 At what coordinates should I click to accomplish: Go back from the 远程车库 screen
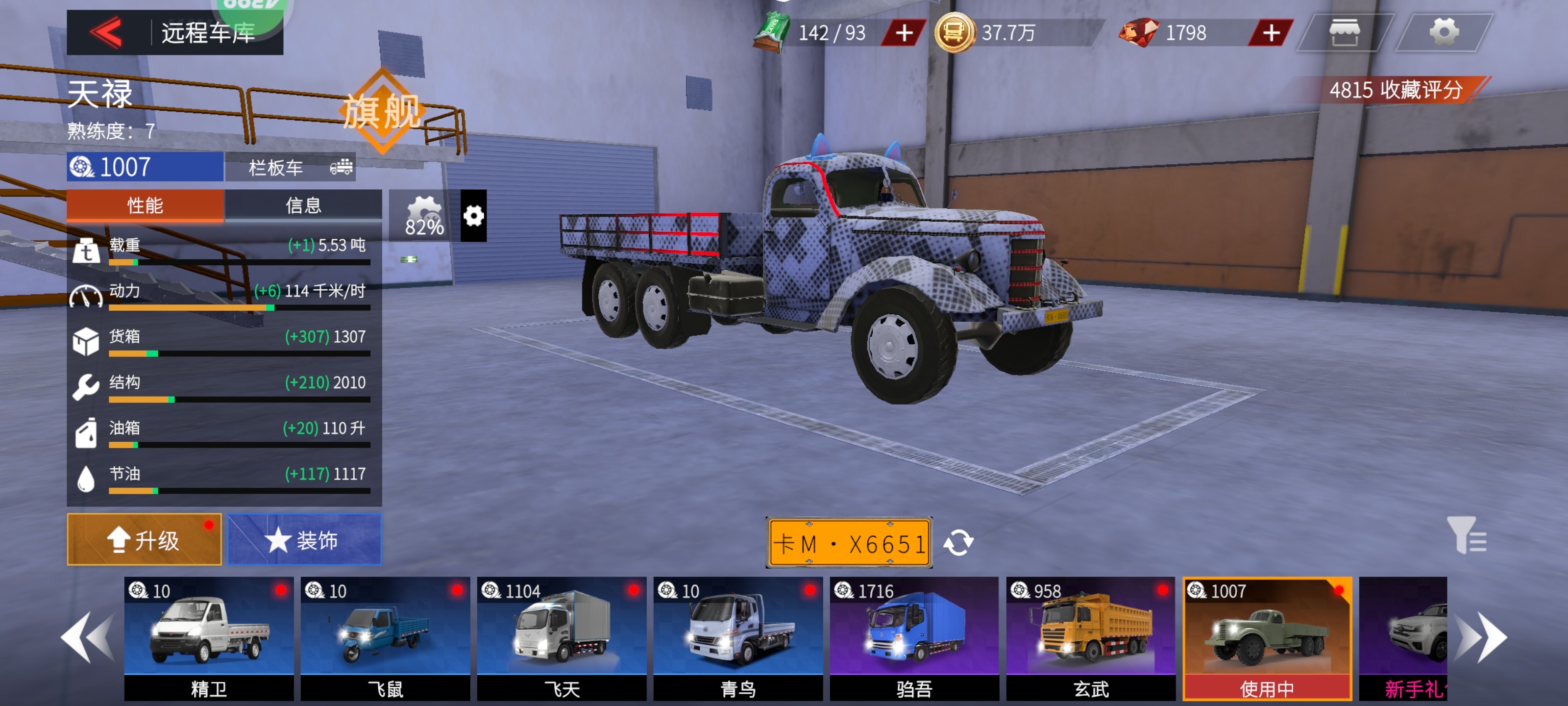(107, 32)
